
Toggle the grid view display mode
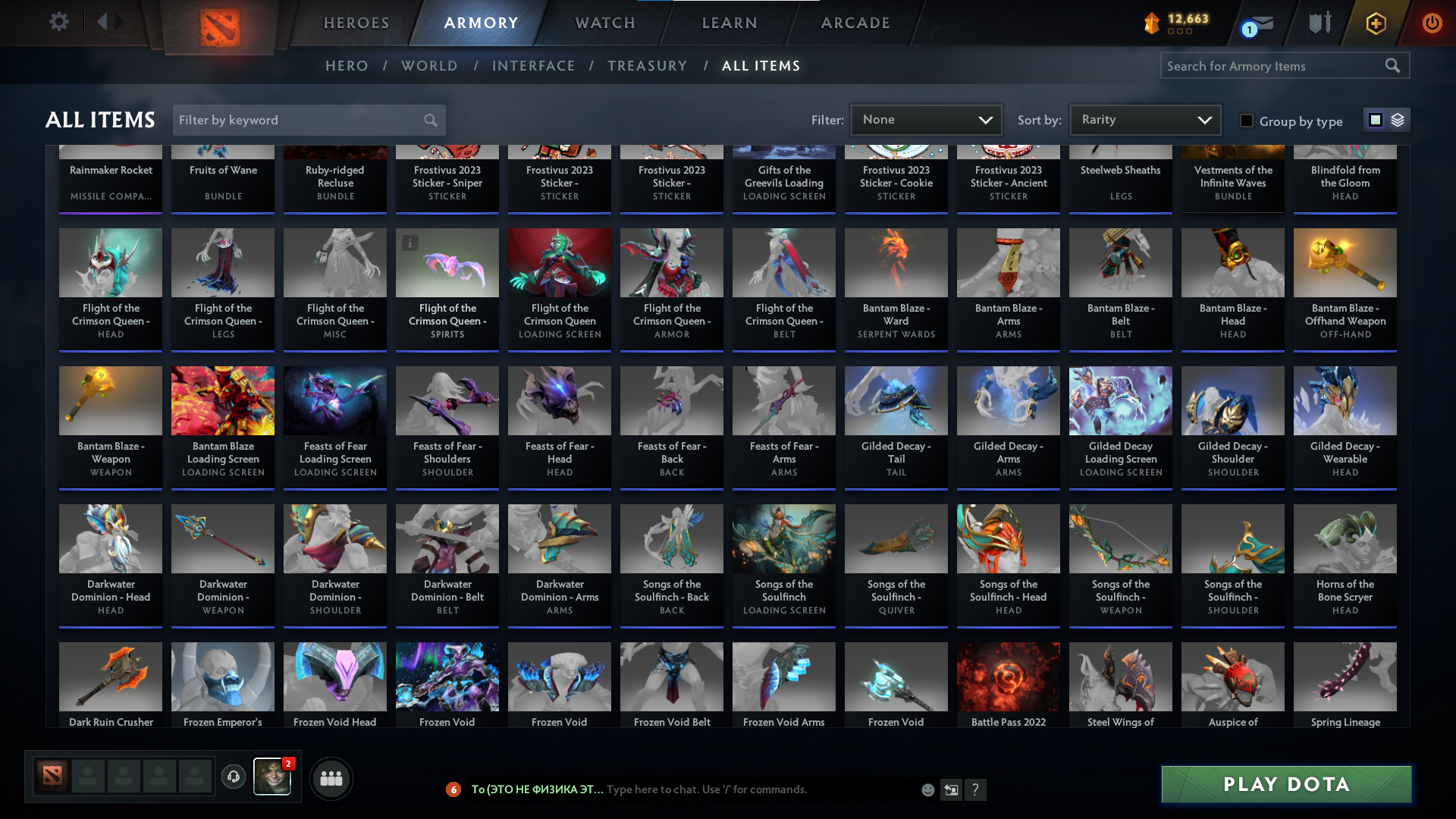[x=1375, y=120]
